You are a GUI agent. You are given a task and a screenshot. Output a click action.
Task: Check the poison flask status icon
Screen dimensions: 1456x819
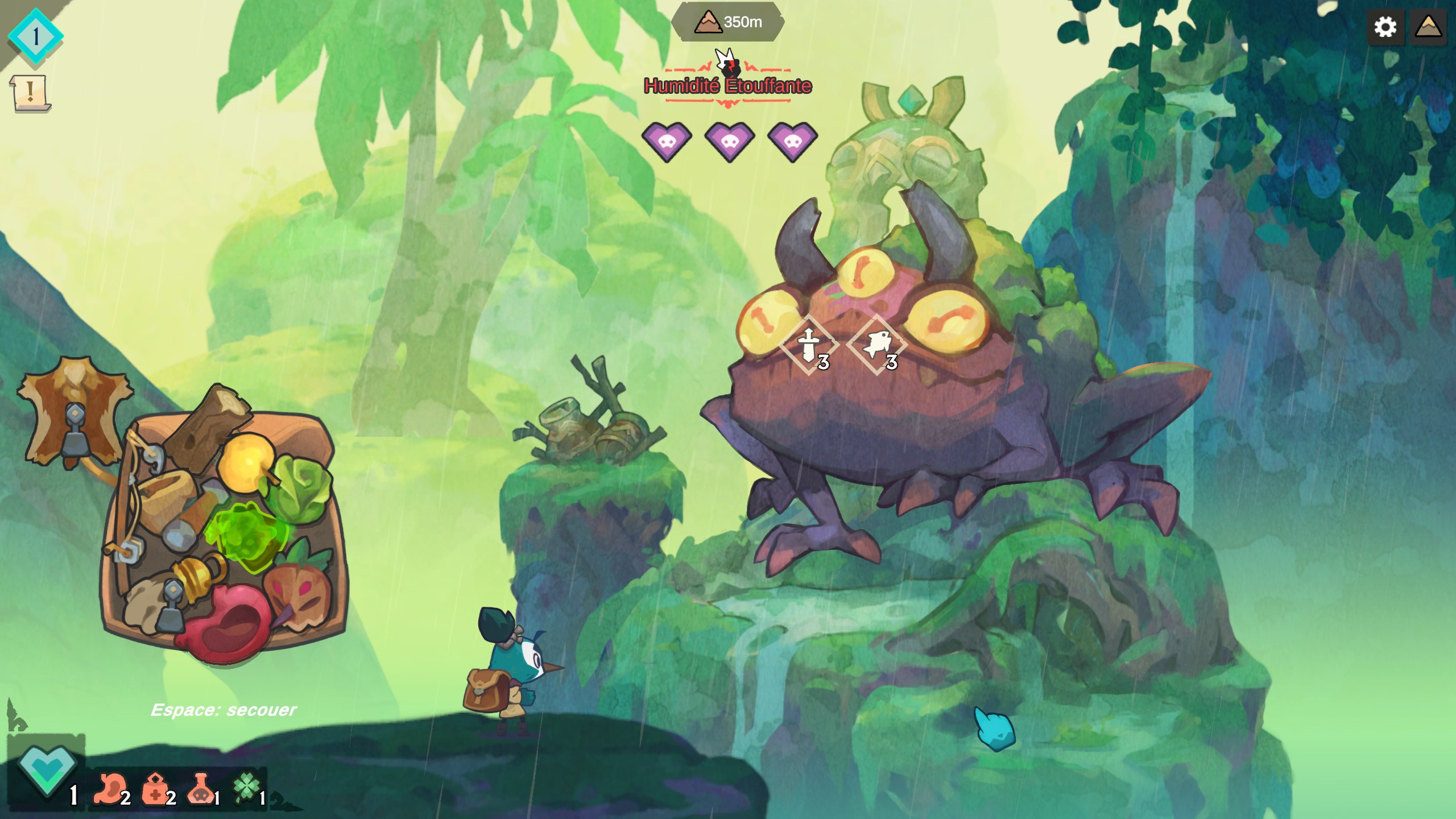pos(200,789)
